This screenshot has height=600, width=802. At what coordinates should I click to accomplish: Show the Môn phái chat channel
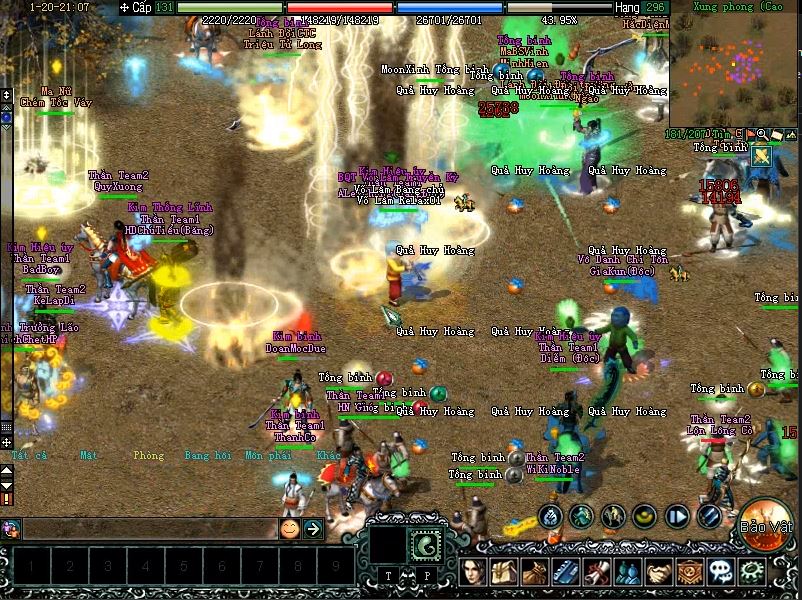click(x=268, y=455)
